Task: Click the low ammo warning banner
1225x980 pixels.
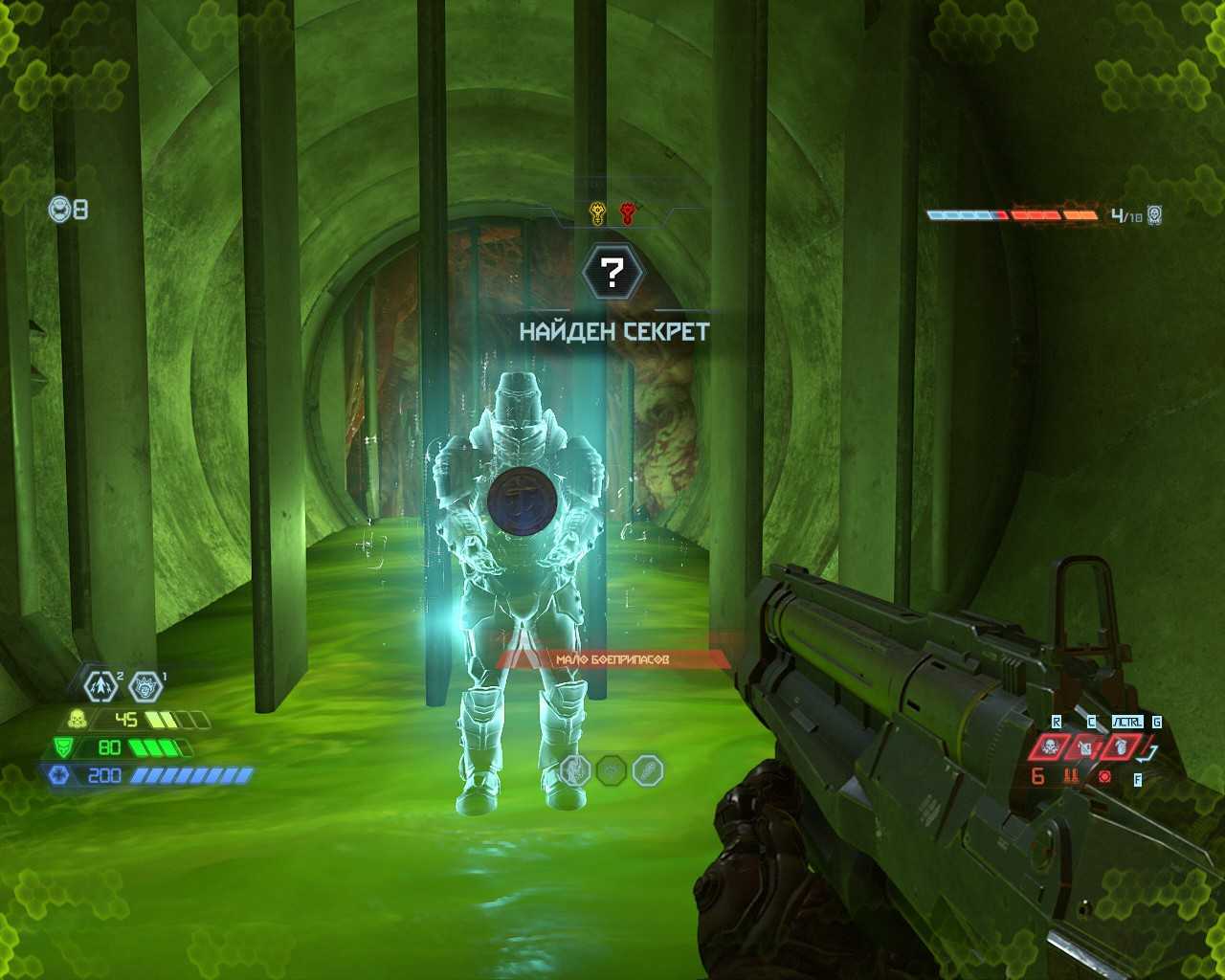Action: tap(612, 659)
